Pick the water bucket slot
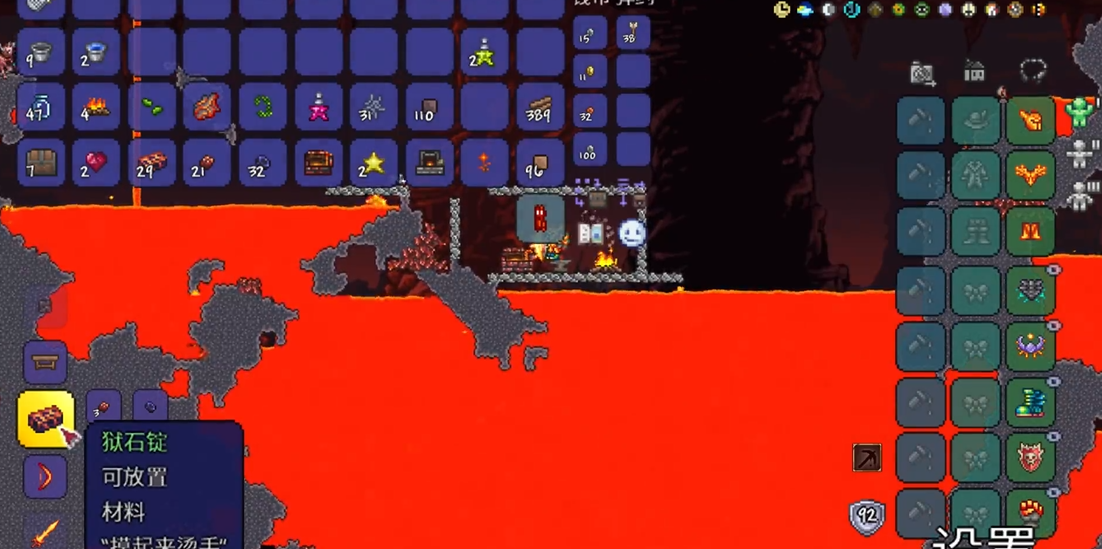The height and width of the screenshot is (549, 1102). click(x=96, y=52)
